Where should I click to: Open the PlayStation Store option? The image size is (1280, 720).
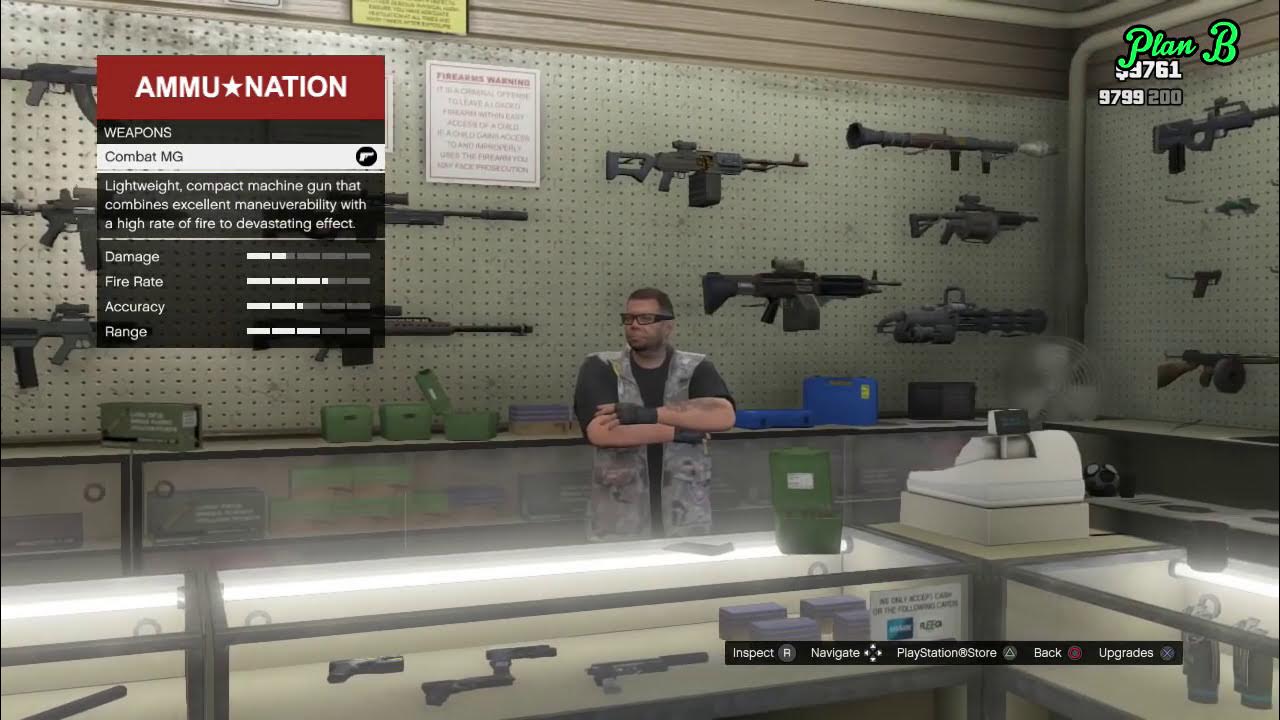click(x=956, y=653)
